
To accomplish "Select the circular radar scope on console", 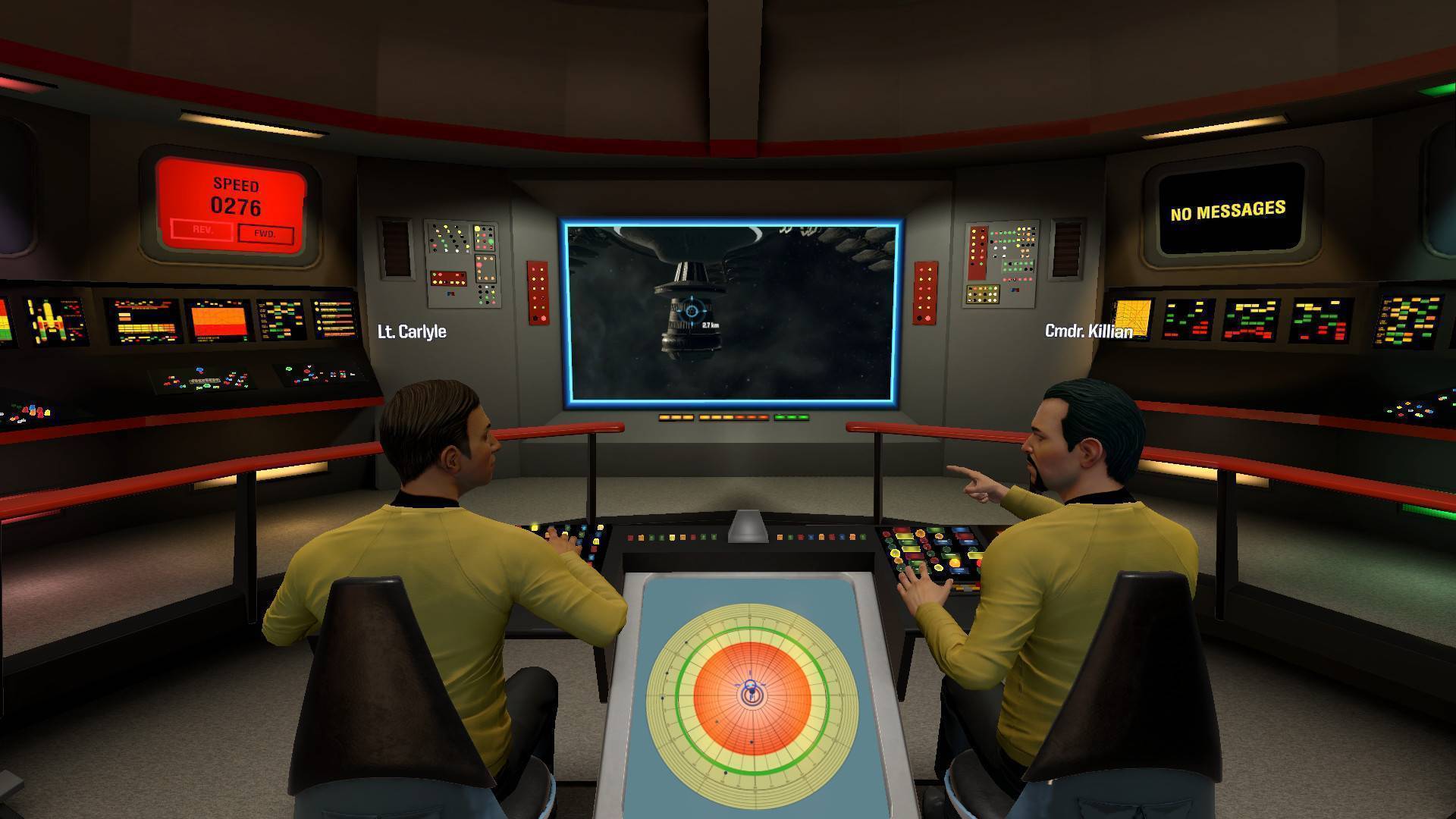I will 752,693.
